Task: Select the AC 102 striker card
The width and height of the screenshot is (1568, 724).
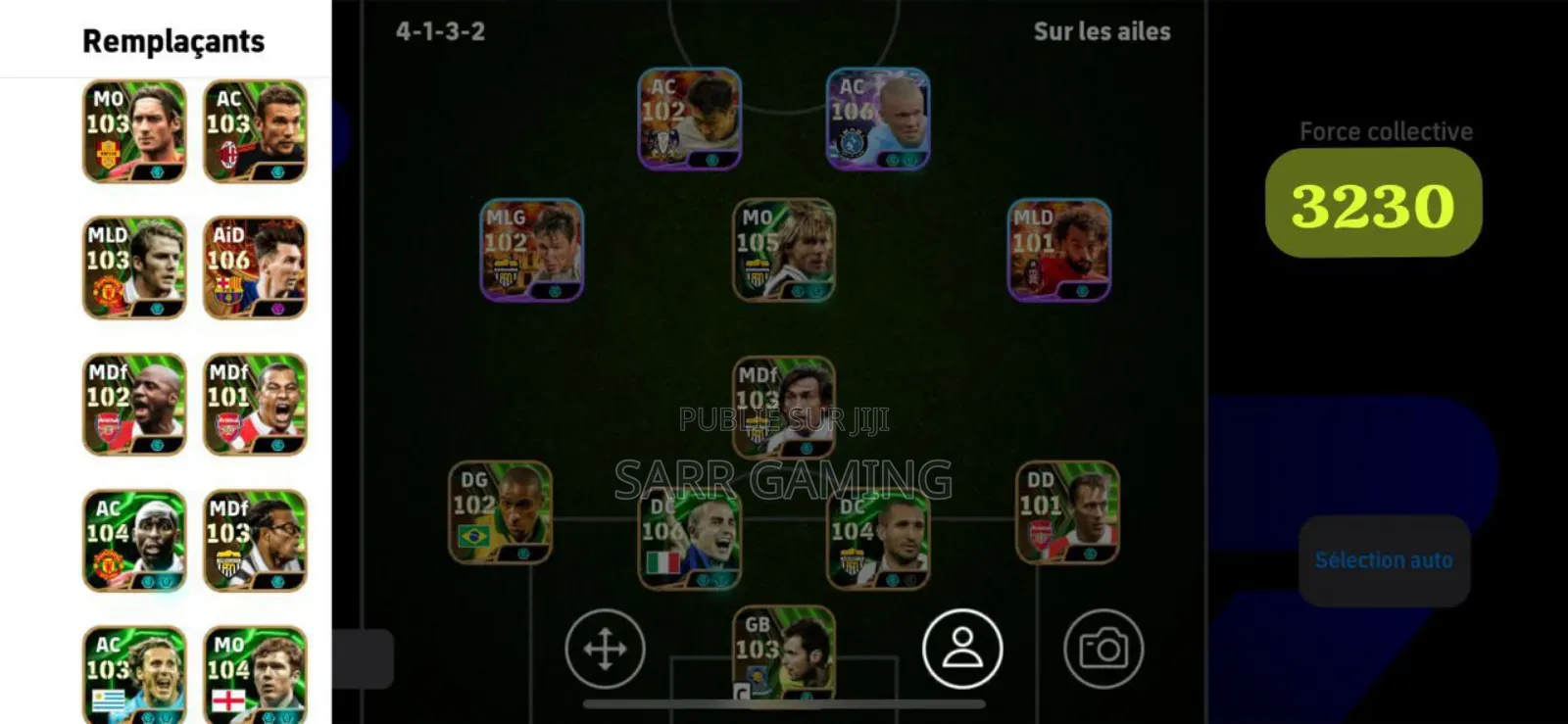Action: tap(687, 118)
